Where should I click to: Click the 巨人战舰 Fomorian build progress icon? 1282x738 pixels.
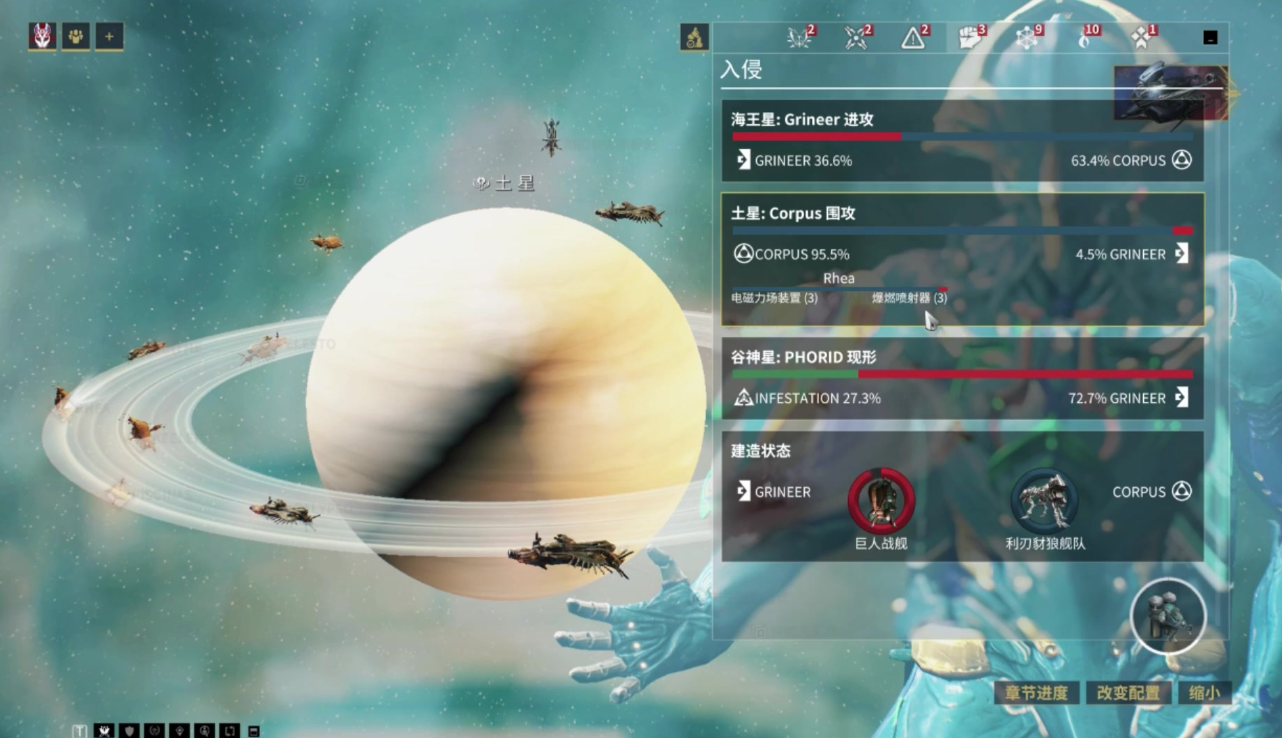tap(881, 500)
